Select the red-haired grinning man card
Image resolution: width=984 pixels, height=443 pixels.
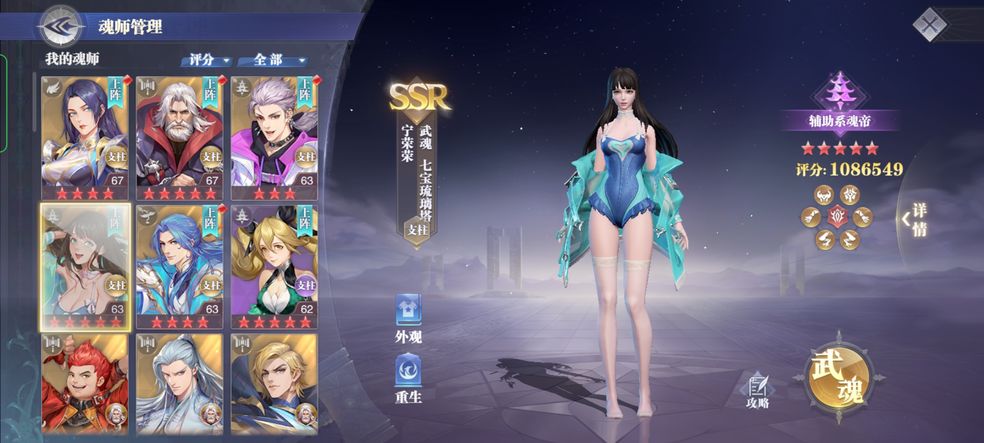pyautogui.click(x=84, y=385)
